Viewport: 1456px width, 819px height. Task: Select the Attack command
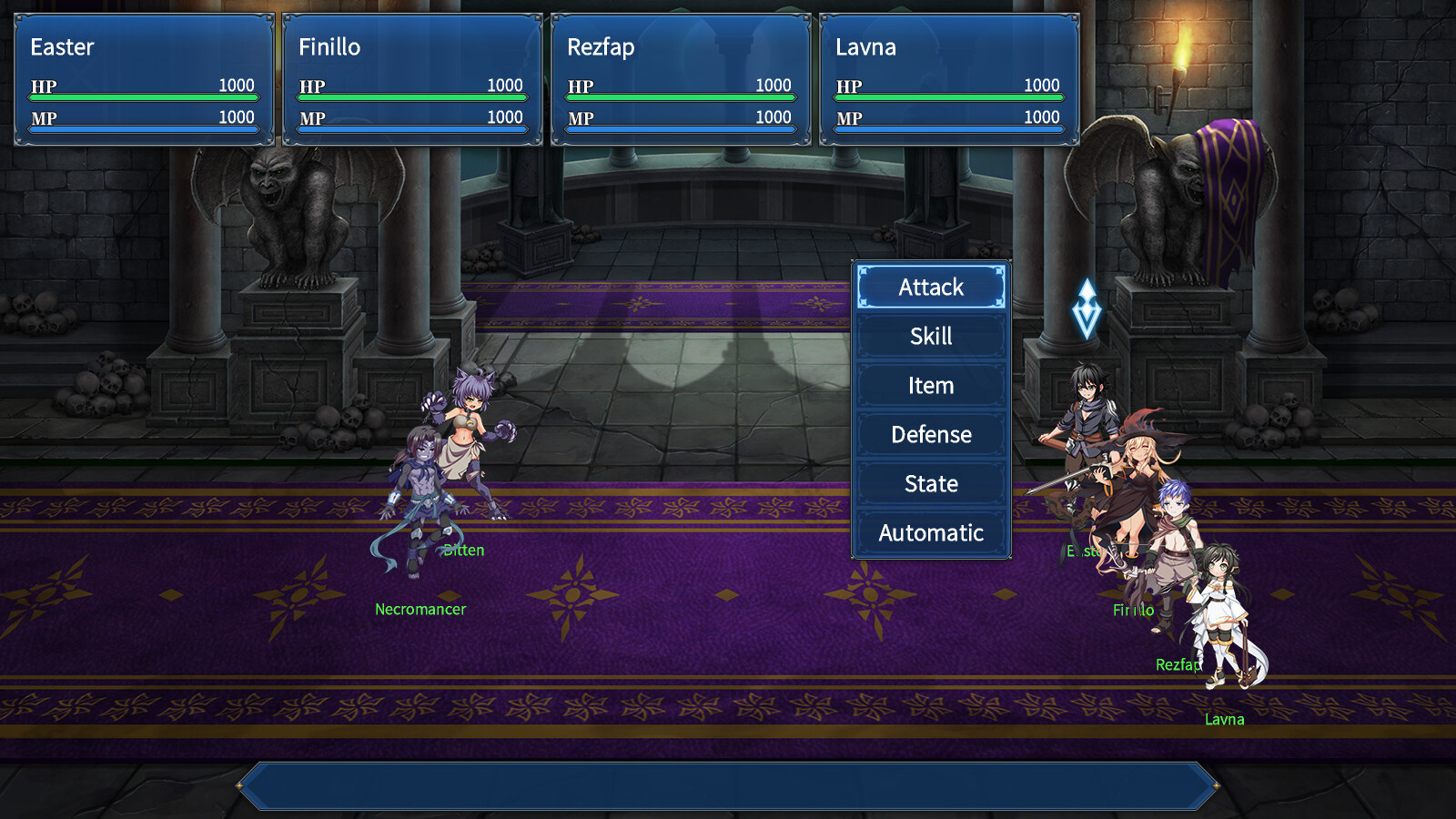(x=930, y=287)
